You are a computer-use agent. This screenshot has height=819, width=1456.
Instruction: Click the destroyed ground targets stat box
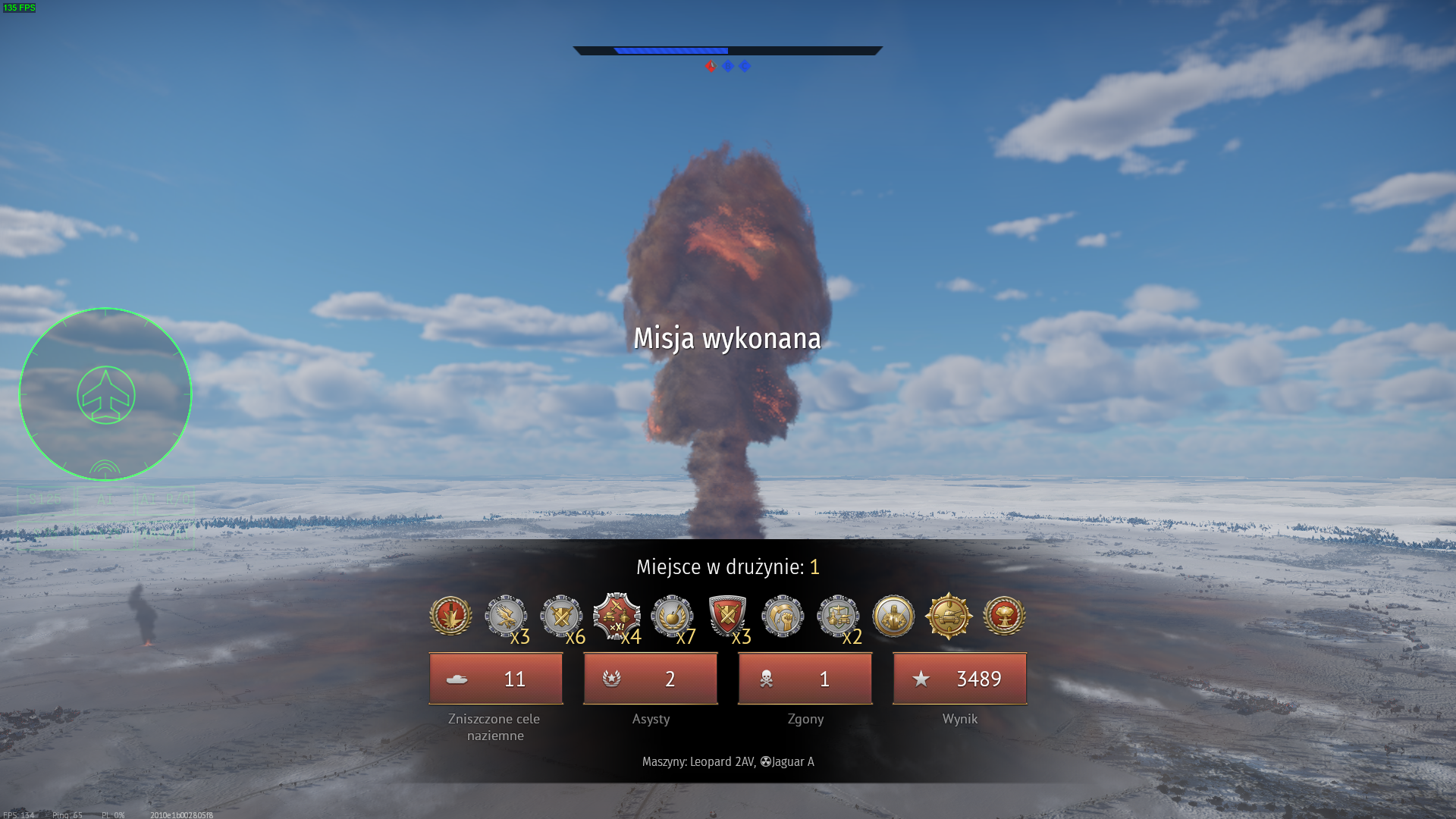point(496,679)
